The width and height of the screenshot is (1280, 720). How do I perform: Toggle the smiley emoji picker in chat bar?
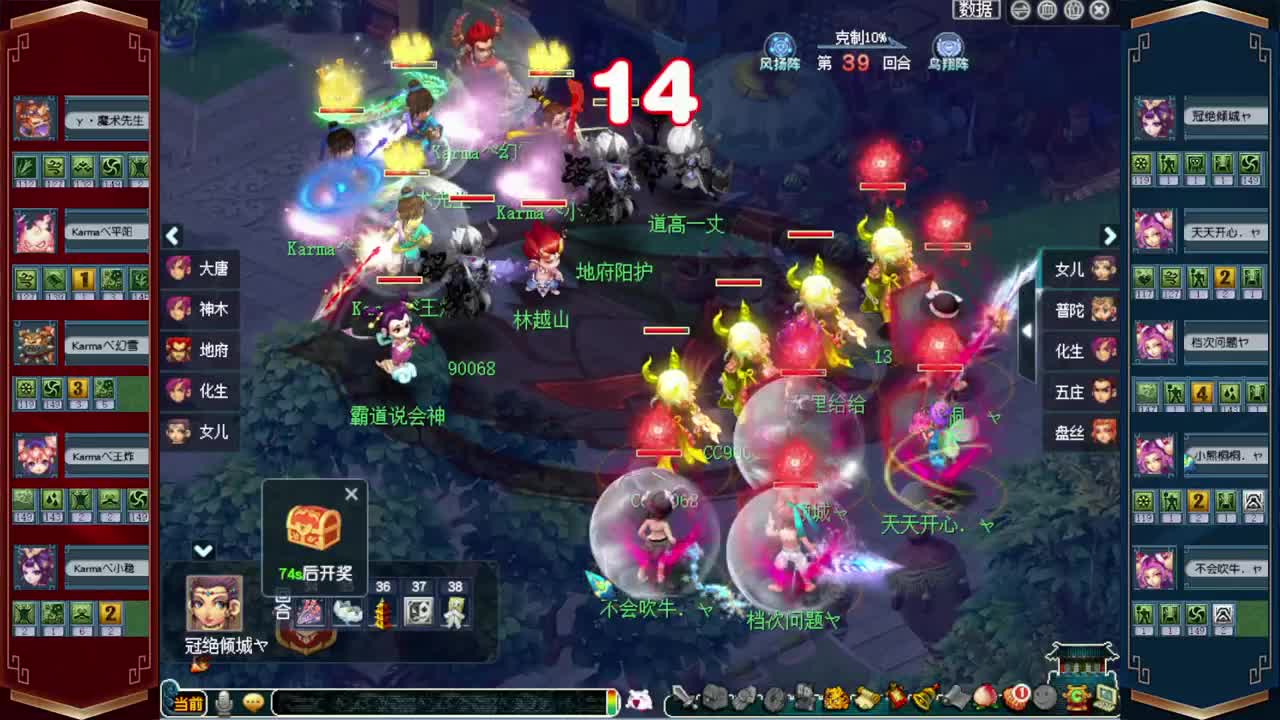click(x=253, y=702)
